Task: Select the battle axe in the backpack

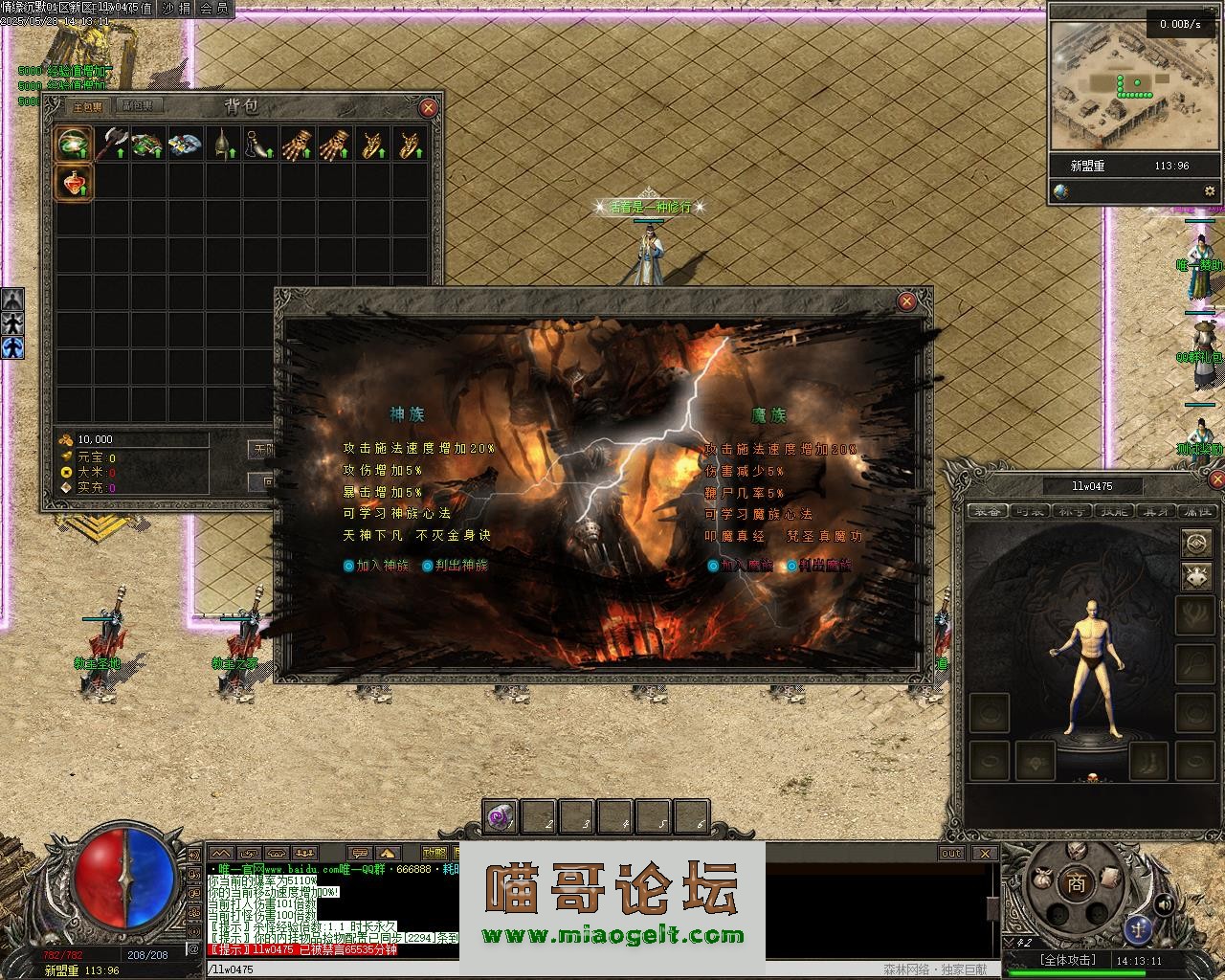Action: [x=111, y=145]
